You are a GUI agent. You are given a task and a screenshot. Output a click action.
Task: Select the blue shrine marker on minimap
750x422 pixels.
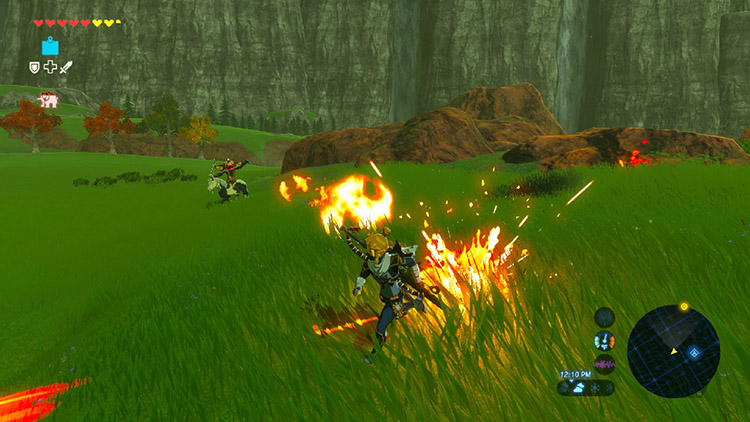tap(693, 353)
